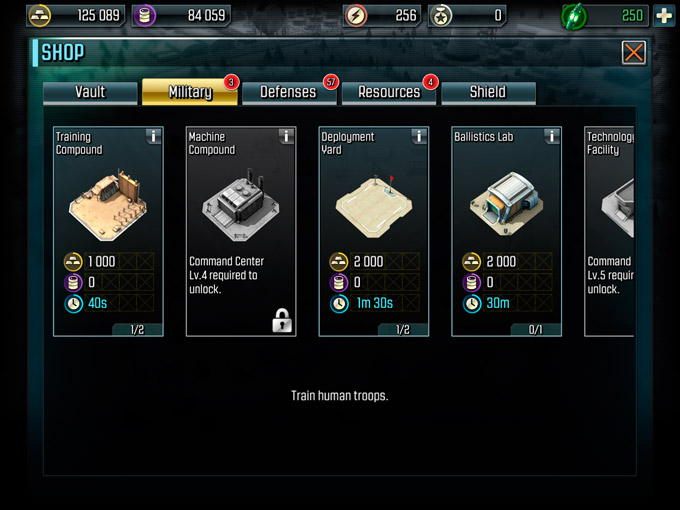Image resolution: width=680 pixels, height=510 pixels.
Task: Switch to the Vault tab
Action: click(x=90, y=92)
